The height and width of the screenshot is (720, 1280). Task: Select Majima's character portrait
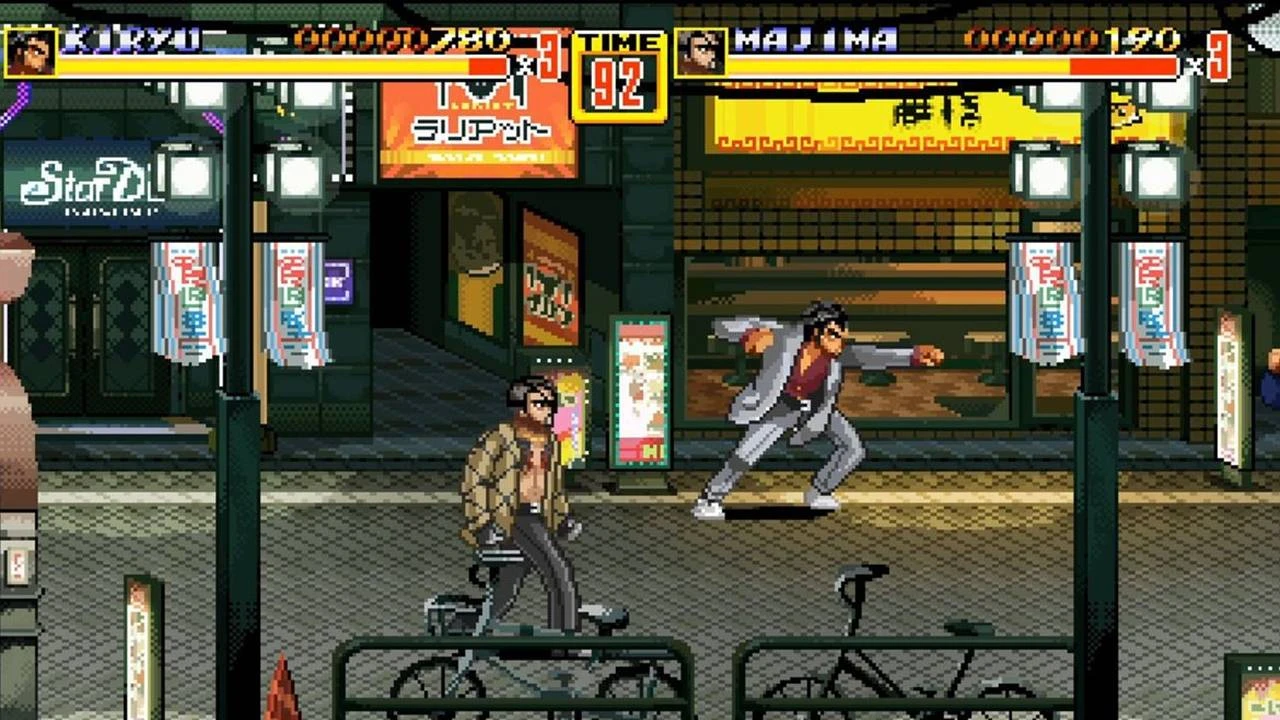pyautogui.click(x=701, y=52)
